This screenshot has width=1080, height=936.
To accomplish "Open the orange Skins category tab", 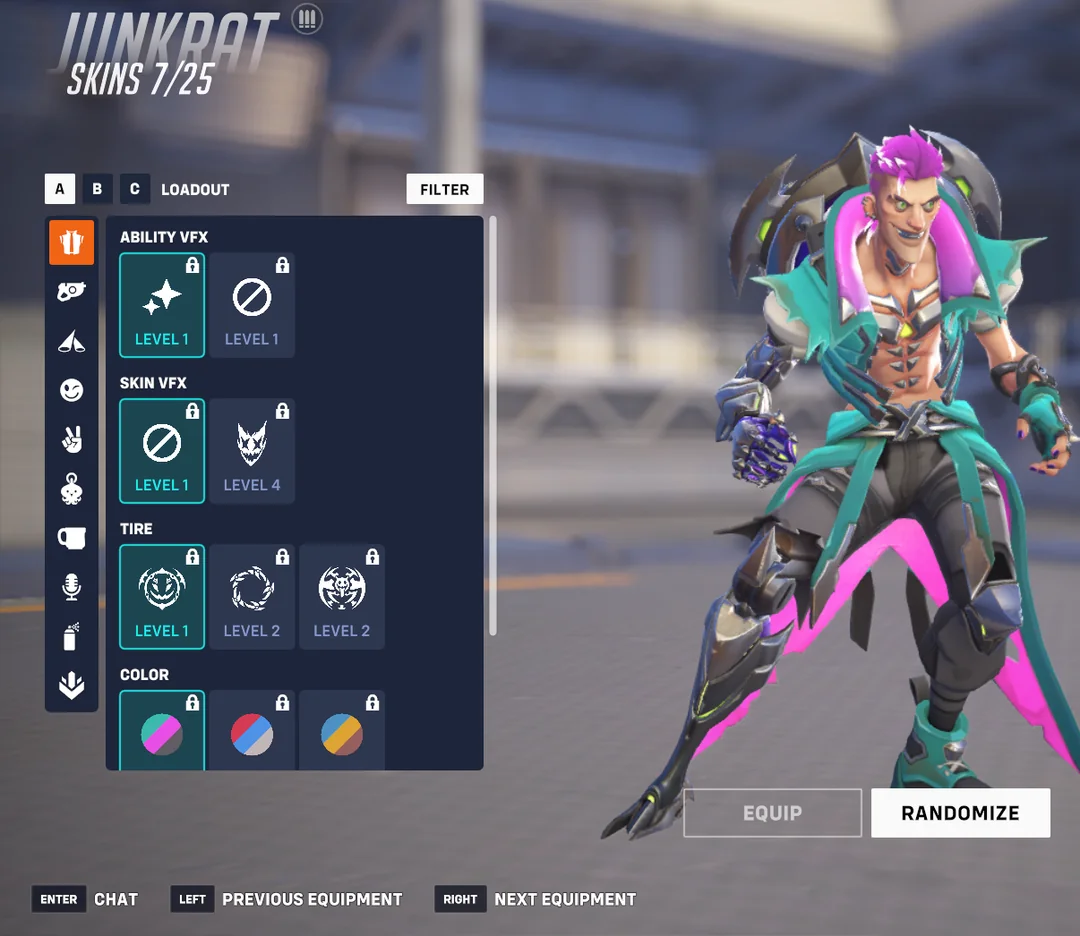I will [x=72, y=242].
